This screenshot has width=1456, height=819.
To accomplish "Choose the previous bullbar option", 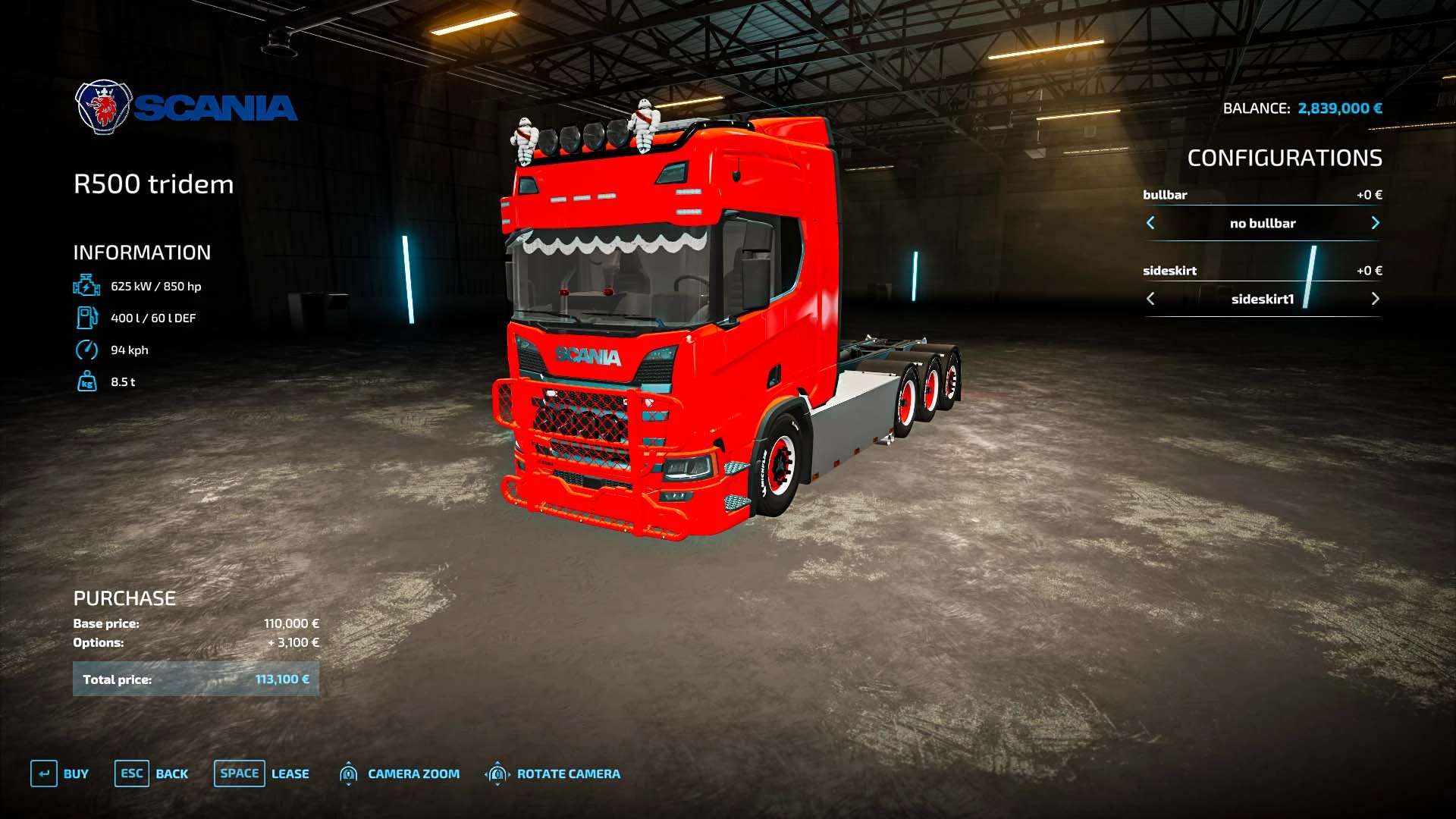I will click(x=1150, y=223).
